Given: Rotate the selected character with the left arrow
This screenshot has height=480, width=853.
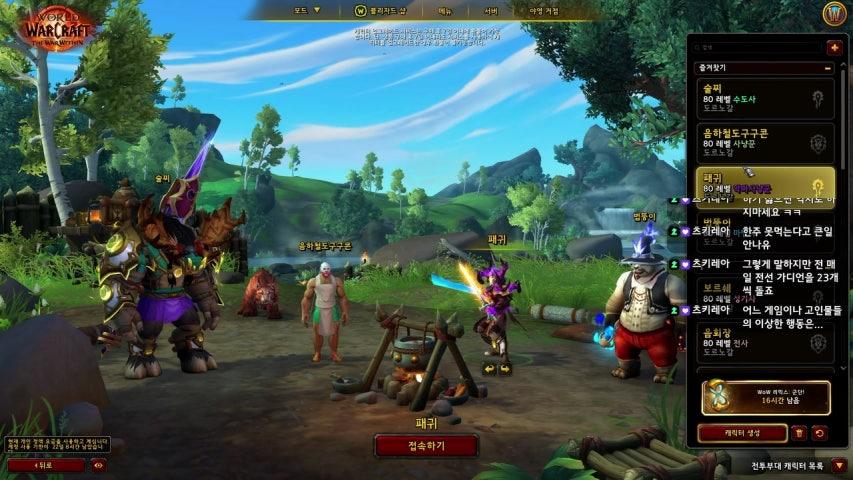Looking at the screenshot, I should [489, 368].
